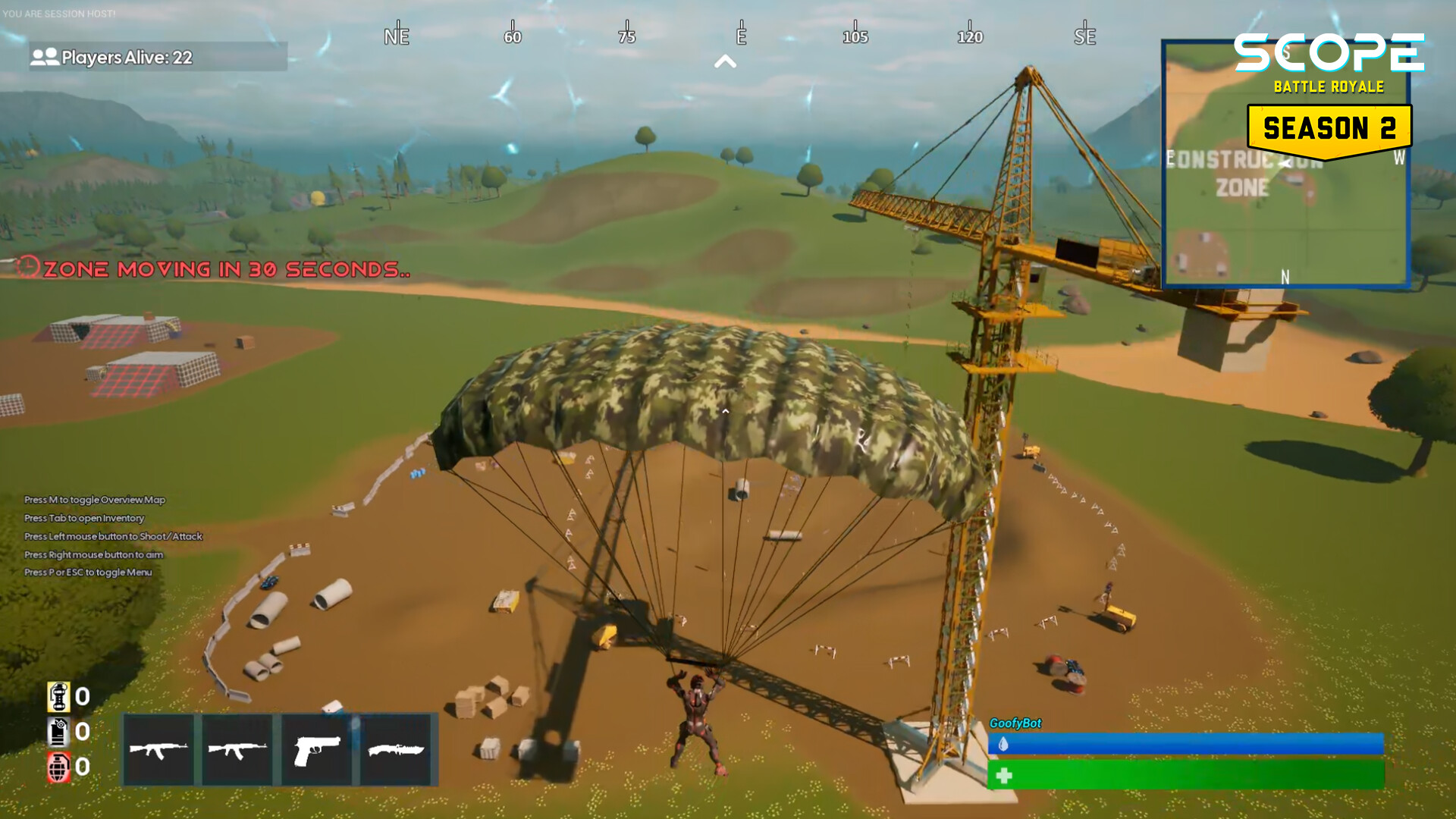Select the pistol weapon slot
This screenshot has height=819, width=1456.
coord(315,750)
